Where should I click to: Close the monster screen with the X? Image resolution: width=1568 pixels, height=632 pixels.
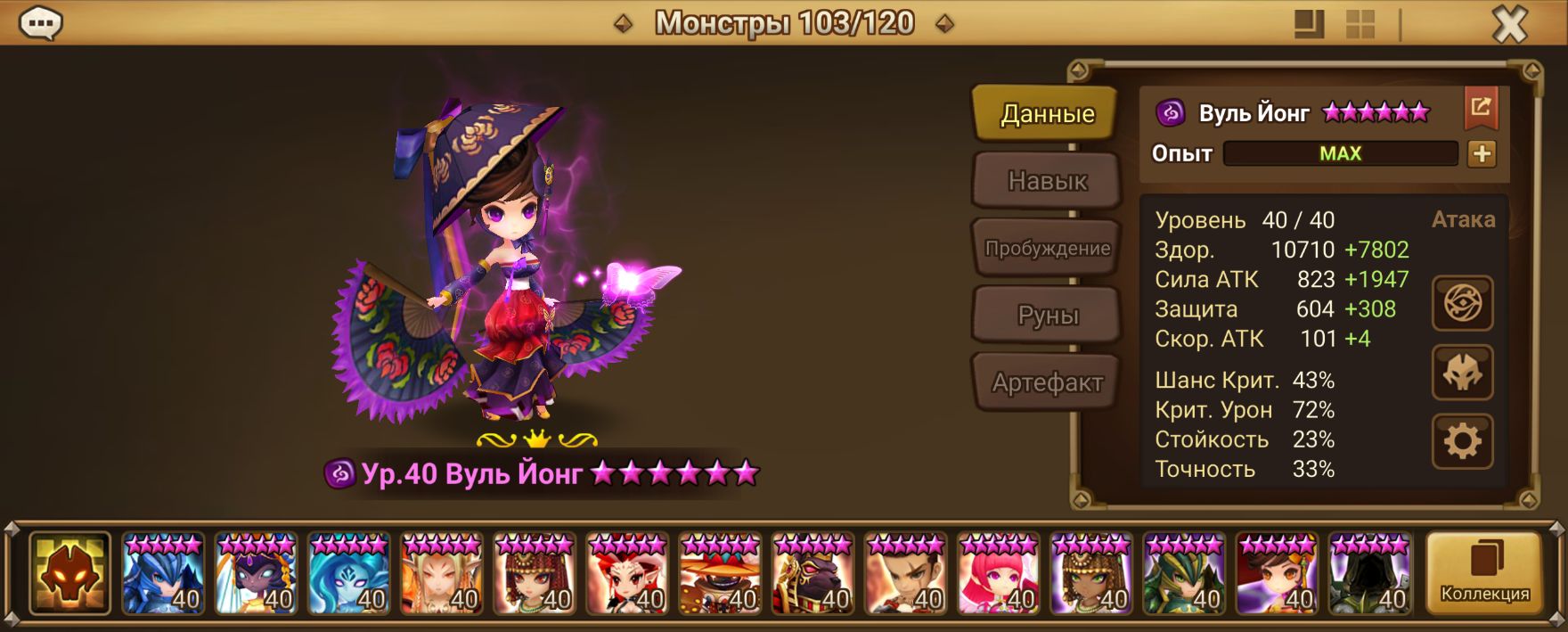pyautogui.click(x=1509, y=25)
